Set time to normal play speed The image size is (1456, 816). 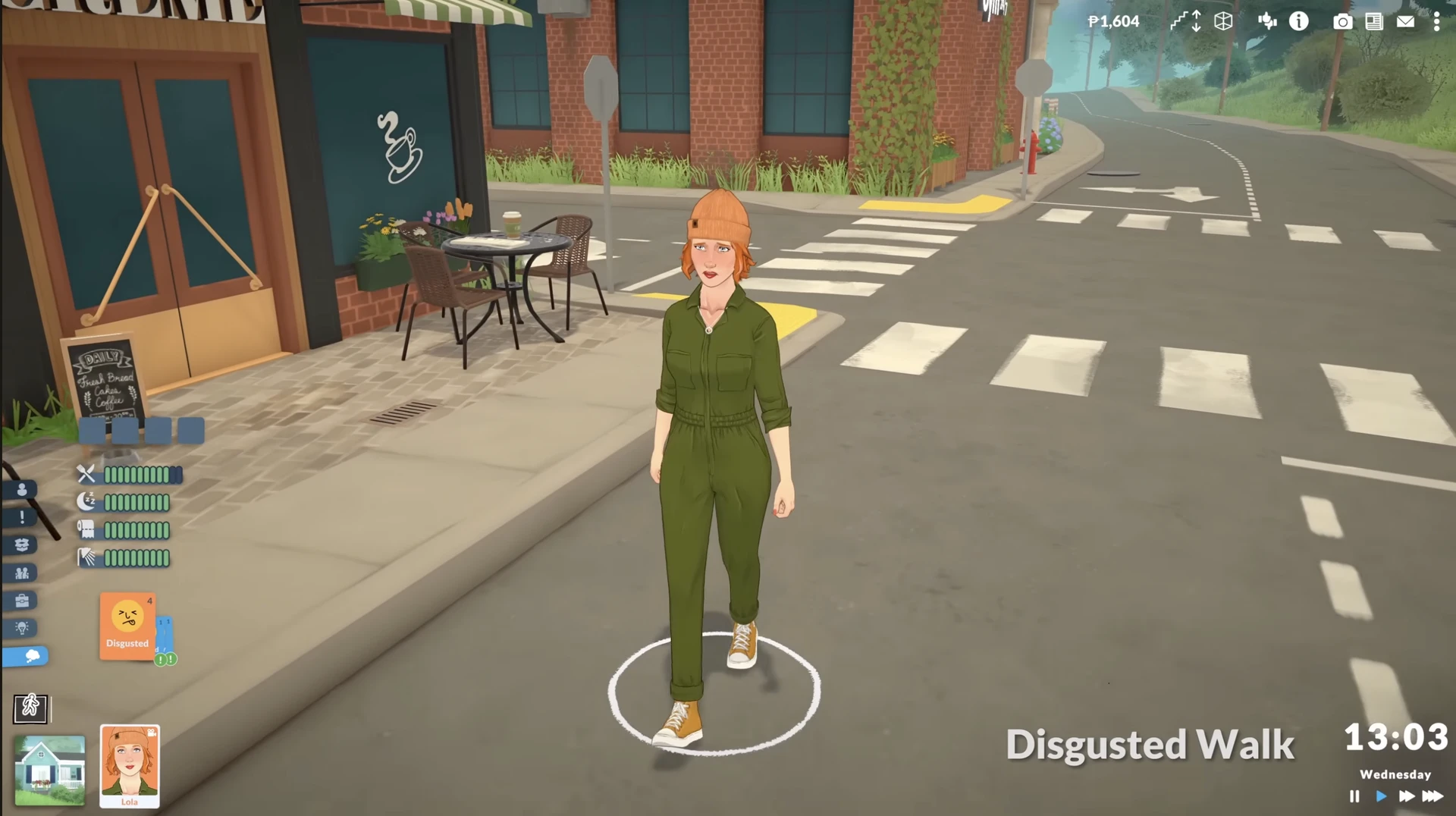(x=1381, y=796)
